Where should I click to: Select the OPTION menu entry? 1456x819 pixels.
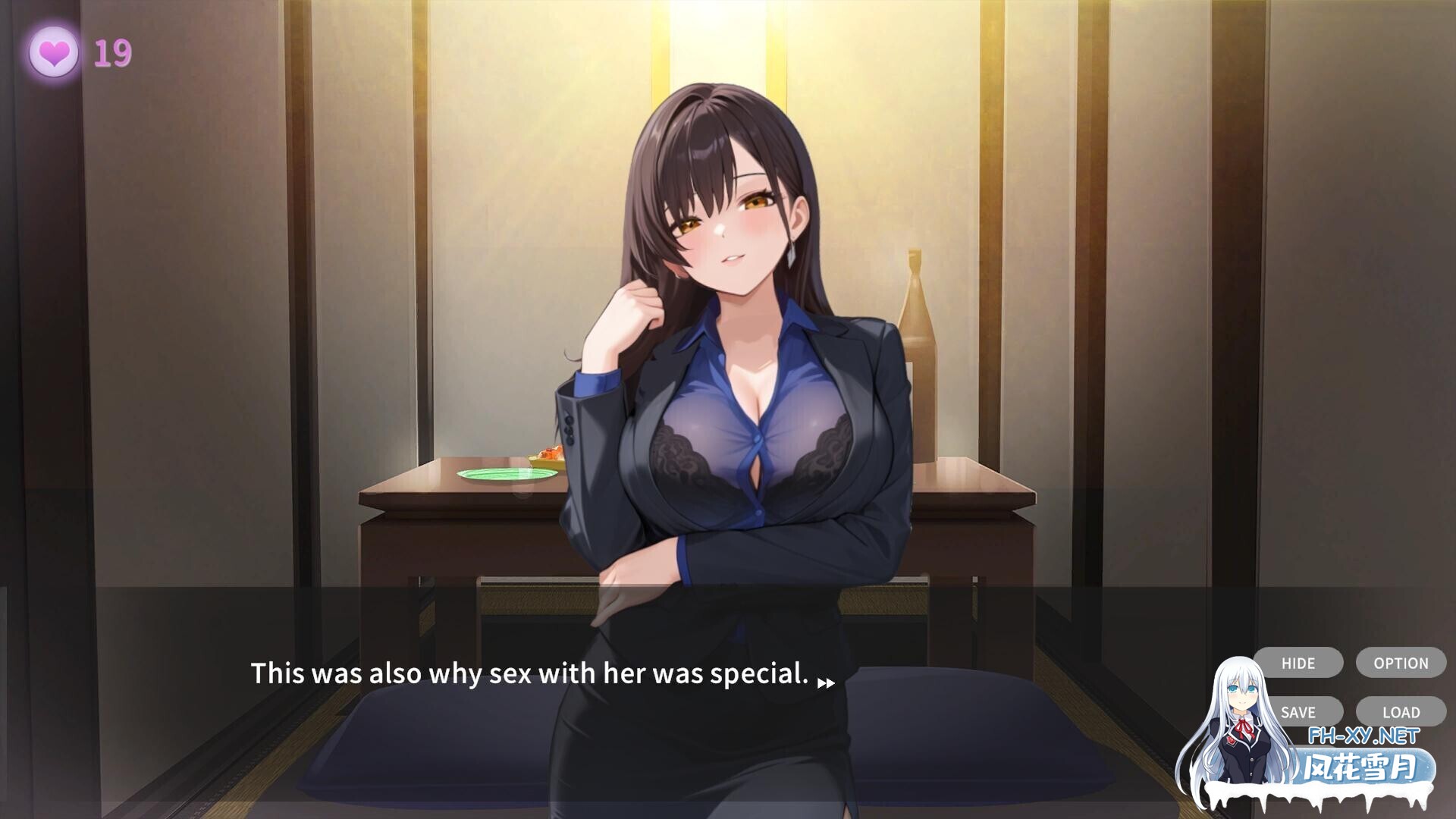[1400, 663]
